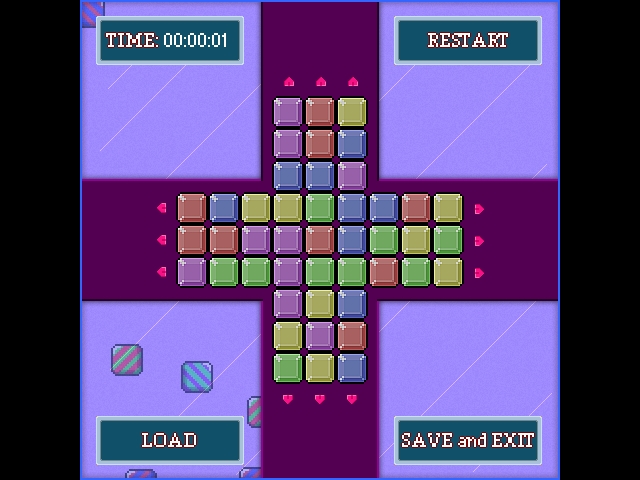The height and width of the screenshot is (480, 640).
Task: Click the right arrow beside the green-ending row
Action: pos(479,240)
